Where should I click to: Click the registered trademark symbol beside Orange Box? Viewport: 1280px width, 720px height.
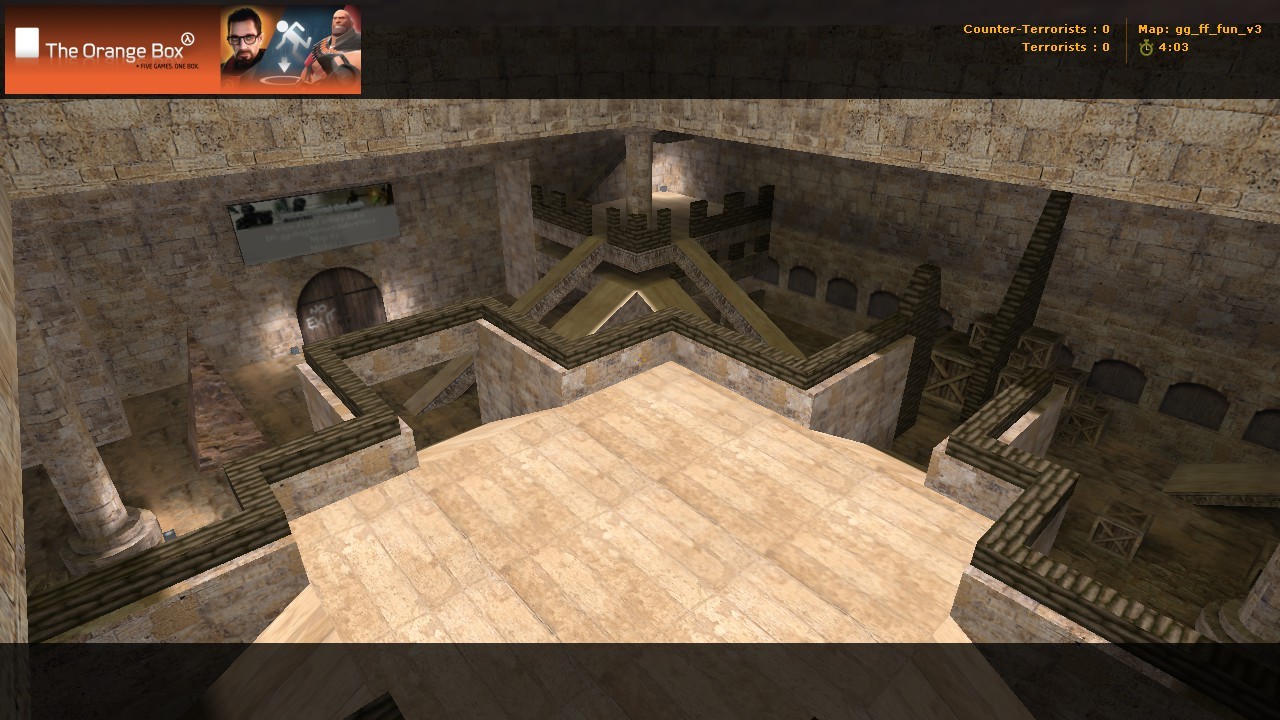(188, 37)
